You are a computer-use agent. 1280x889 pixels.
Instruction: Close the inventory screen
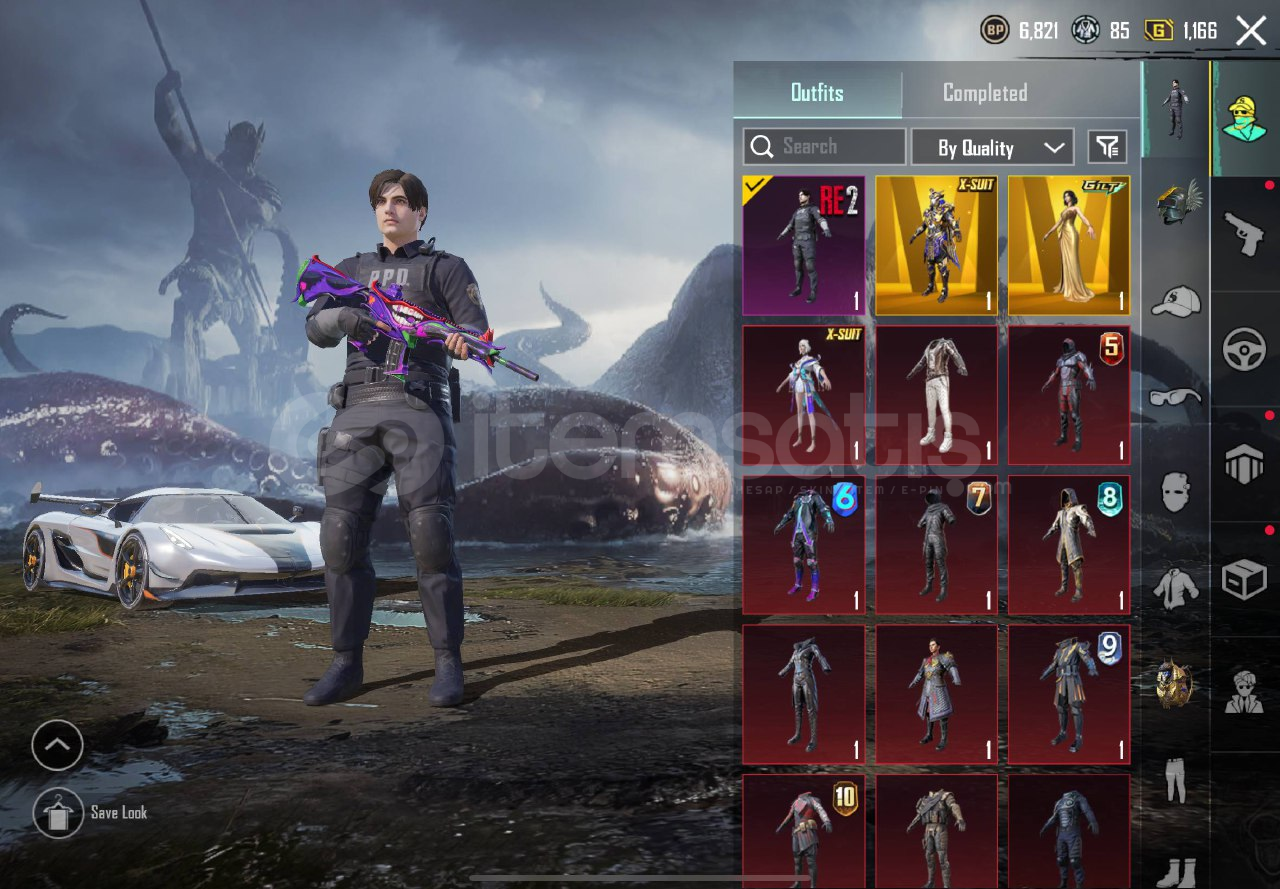click(1251, 31)
